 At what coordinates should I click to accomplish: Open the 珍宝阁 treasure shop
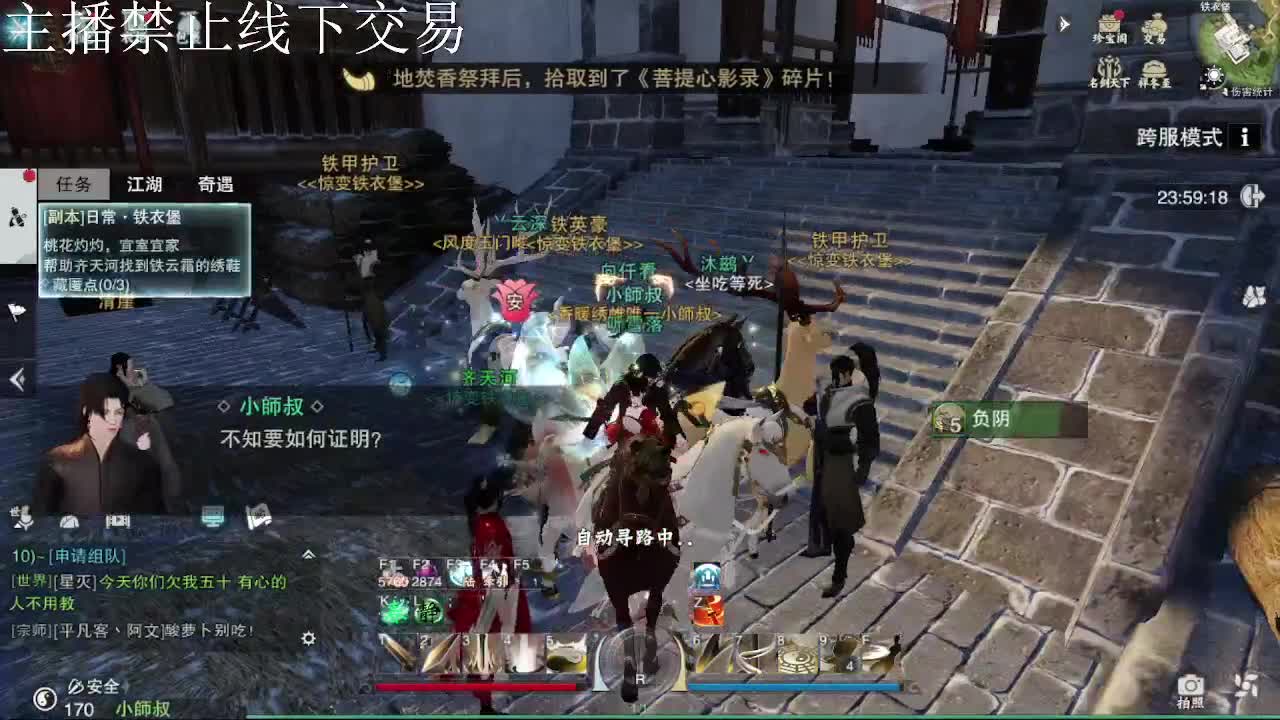coord(1109,27)
